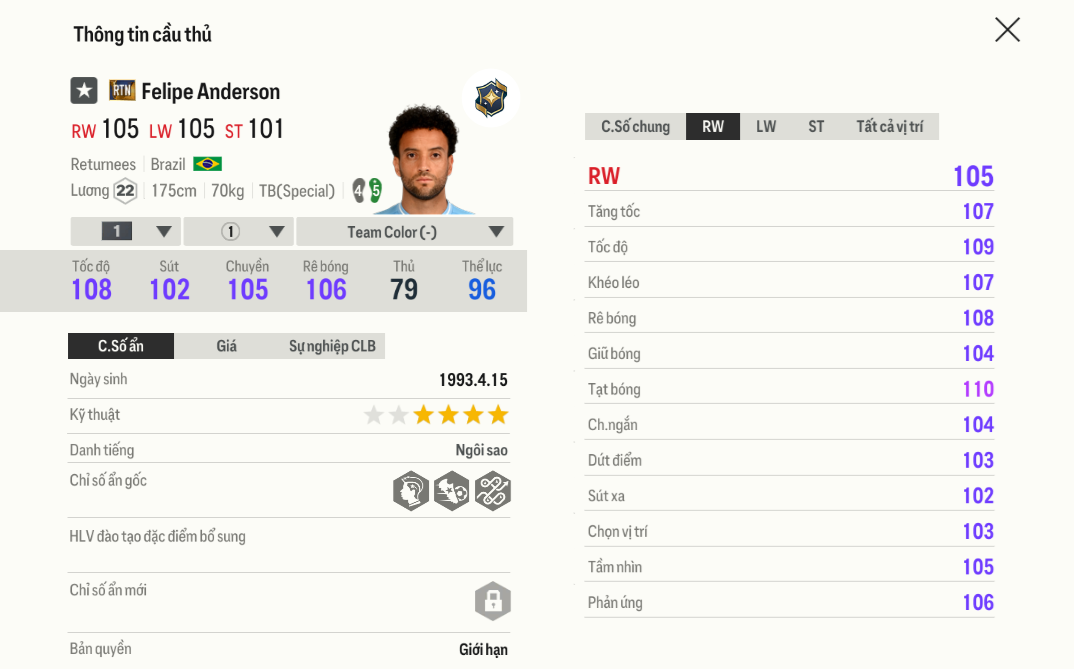Open the Sự nghiệp CLB tab
Image resolution: width=1074 pixels, height=669 pixels.
pyautogui.click(x=332, y=346)
